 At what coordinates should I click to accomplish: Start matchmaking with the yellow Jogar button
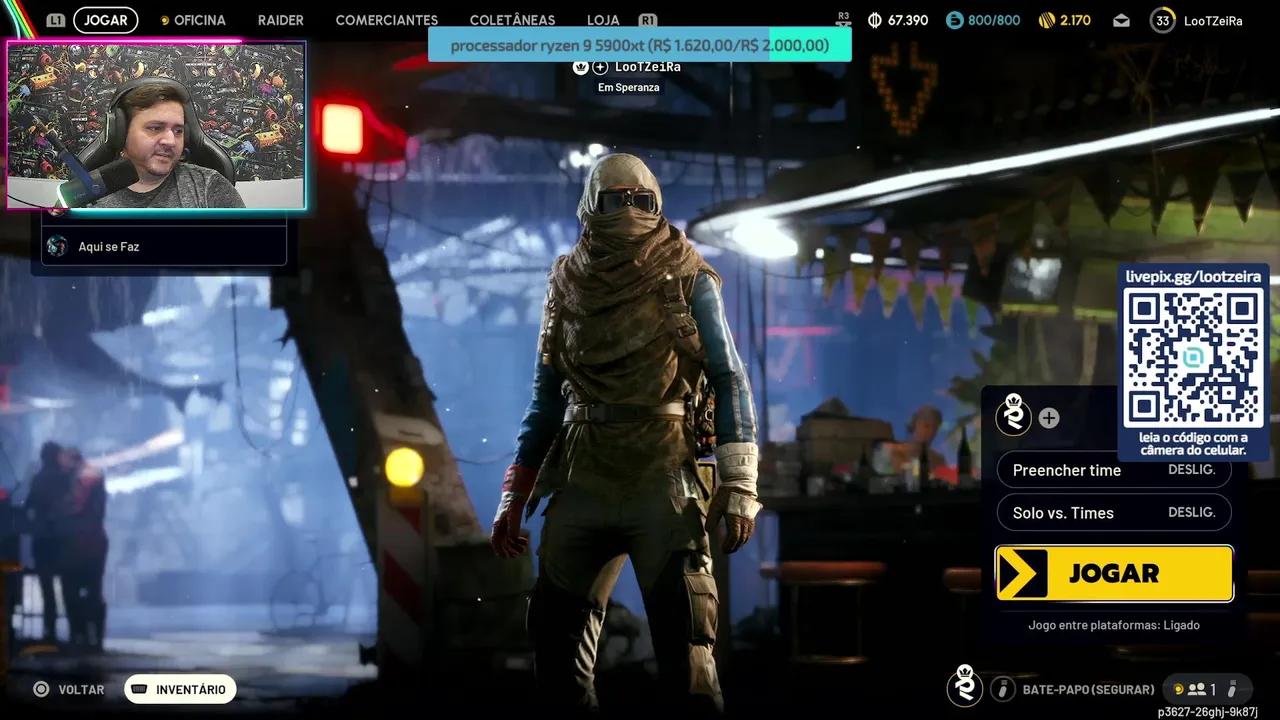point(1114,573)
